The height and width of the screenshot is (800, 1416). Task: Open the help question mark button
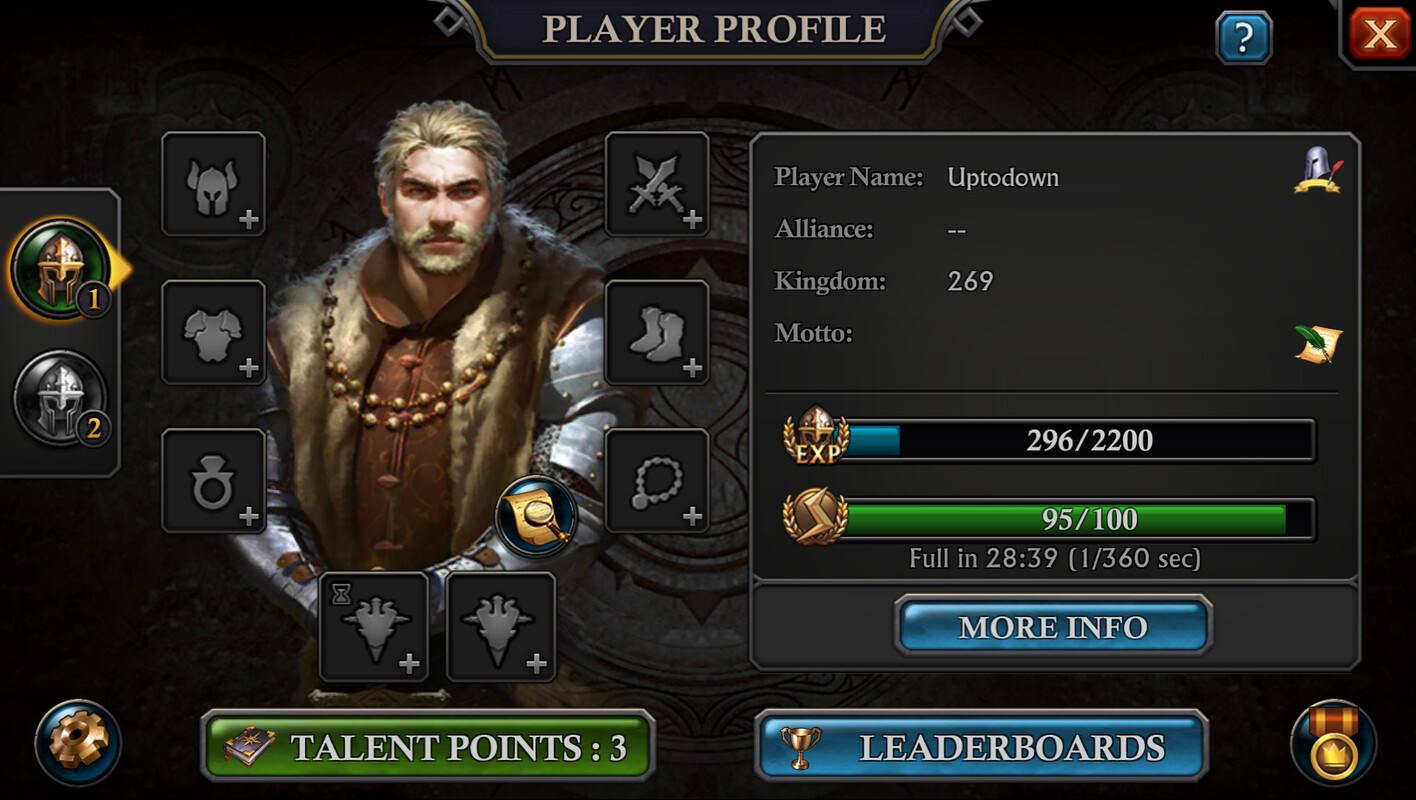point(1243,38)
